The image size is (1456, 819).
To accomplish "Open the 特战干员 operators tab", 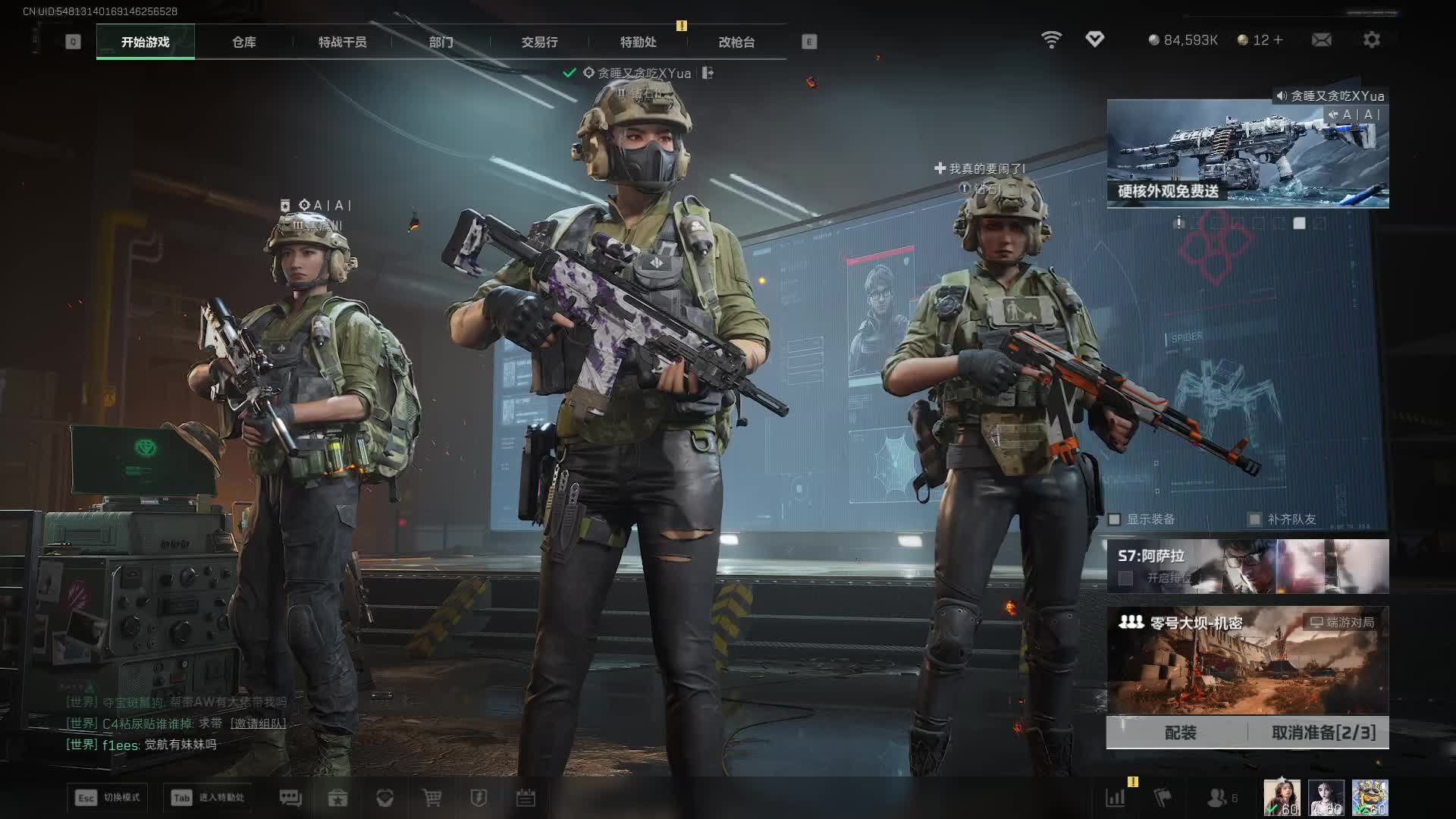I will 342,42.
